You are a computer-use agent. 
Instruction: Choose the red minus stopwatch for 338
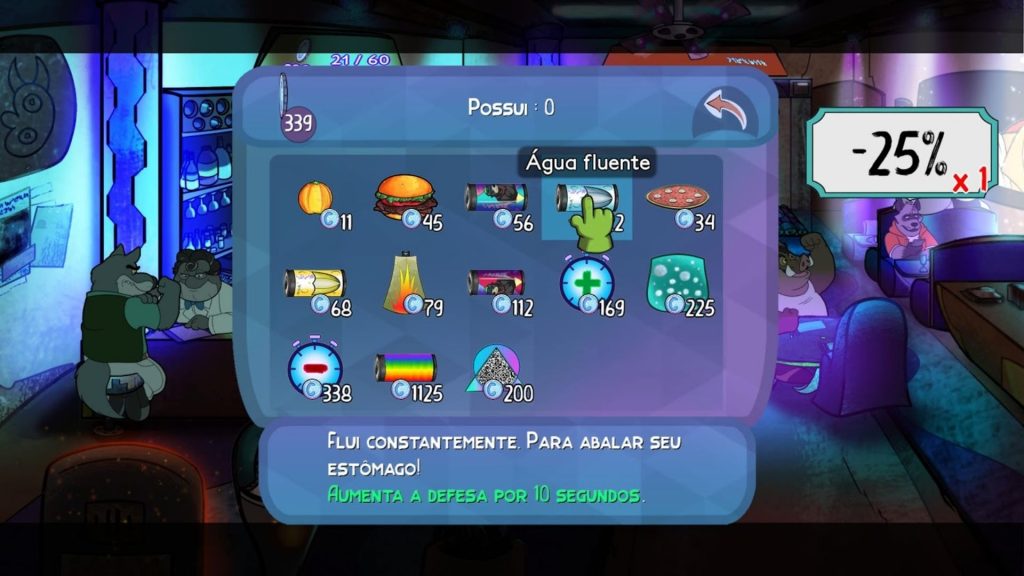pyautogui.click(x=316, y=370)
